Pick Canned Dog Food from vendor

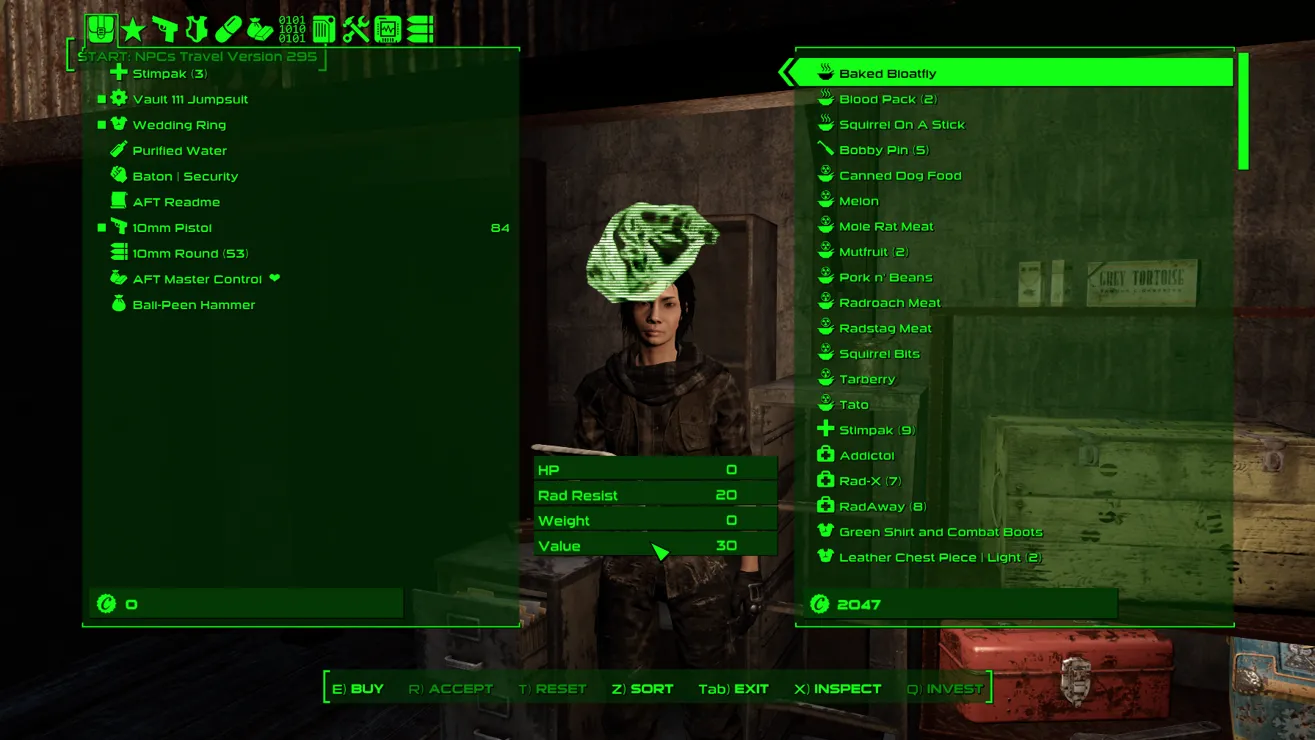tap(899, 175)
